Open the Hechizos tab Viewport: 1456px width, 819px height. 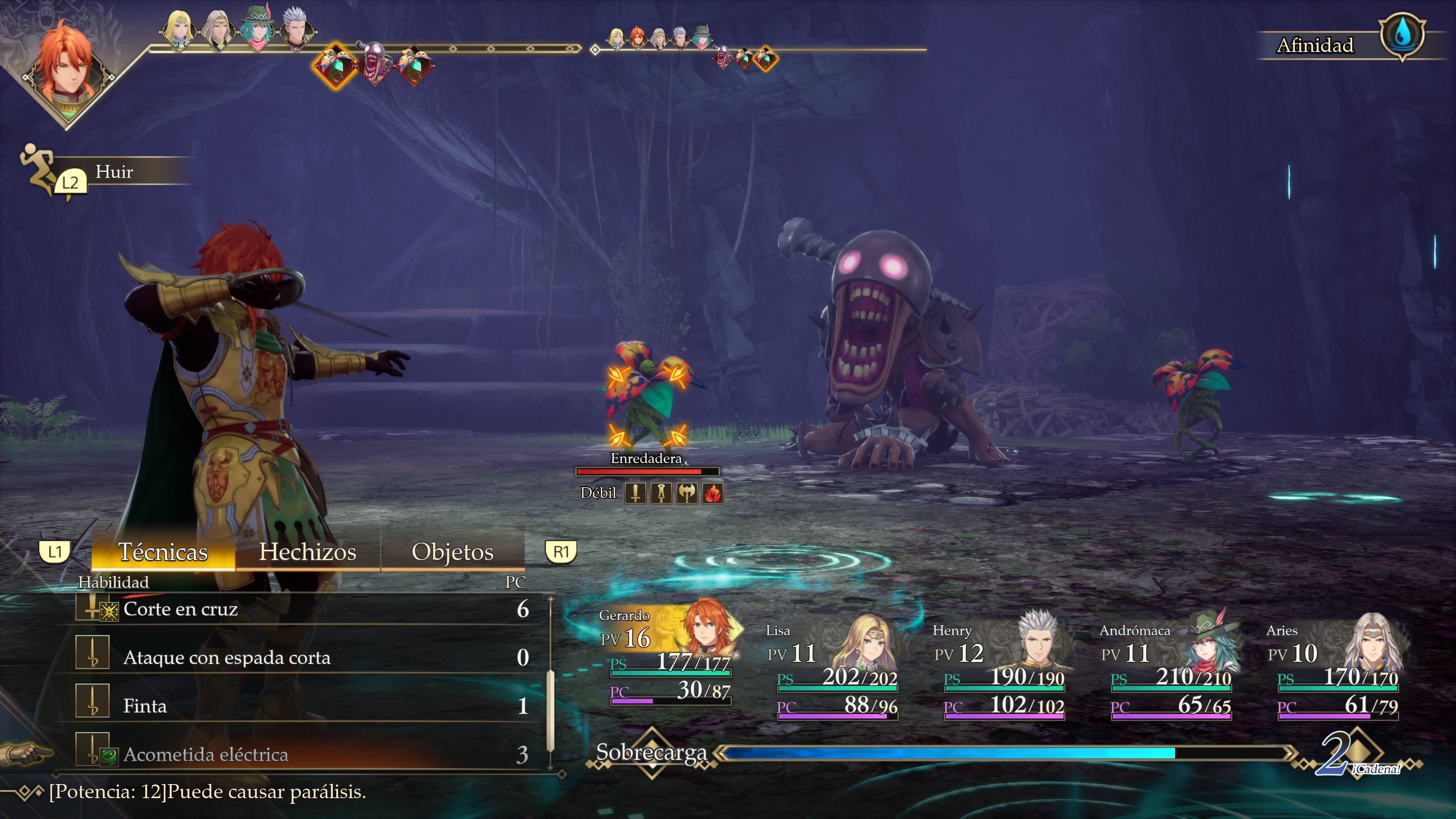point(308,552)
